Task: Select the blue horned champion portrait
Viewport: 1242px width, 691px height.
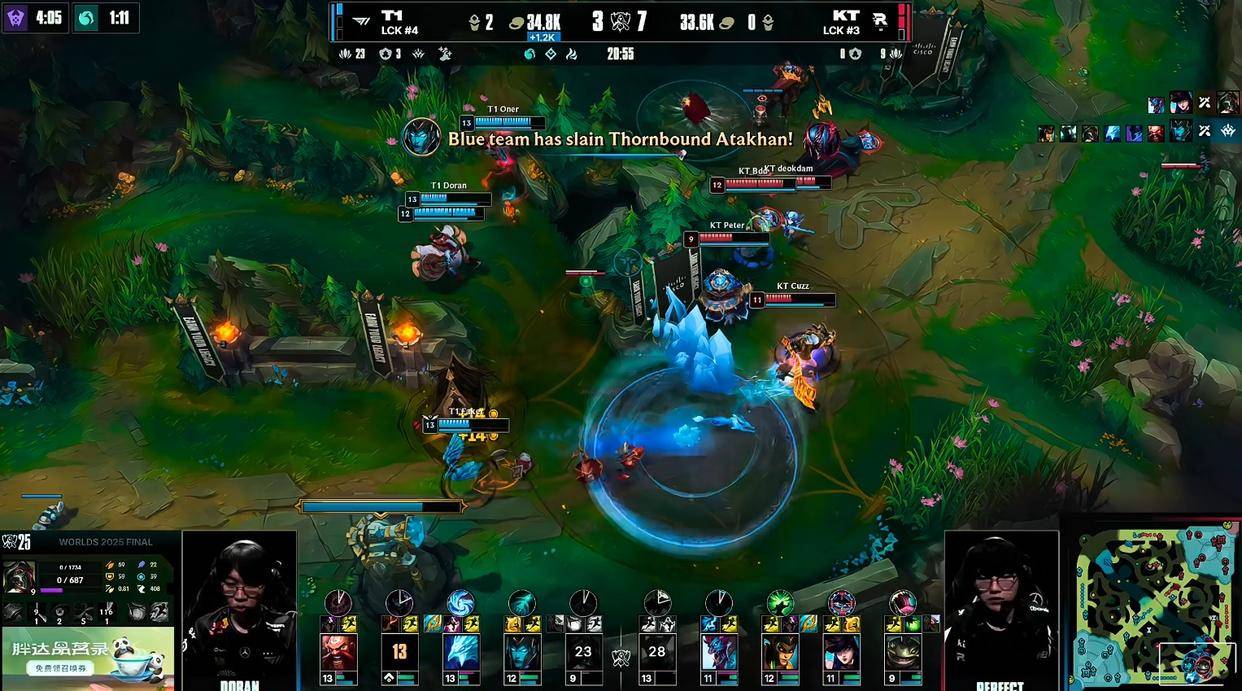Action: 719,652
